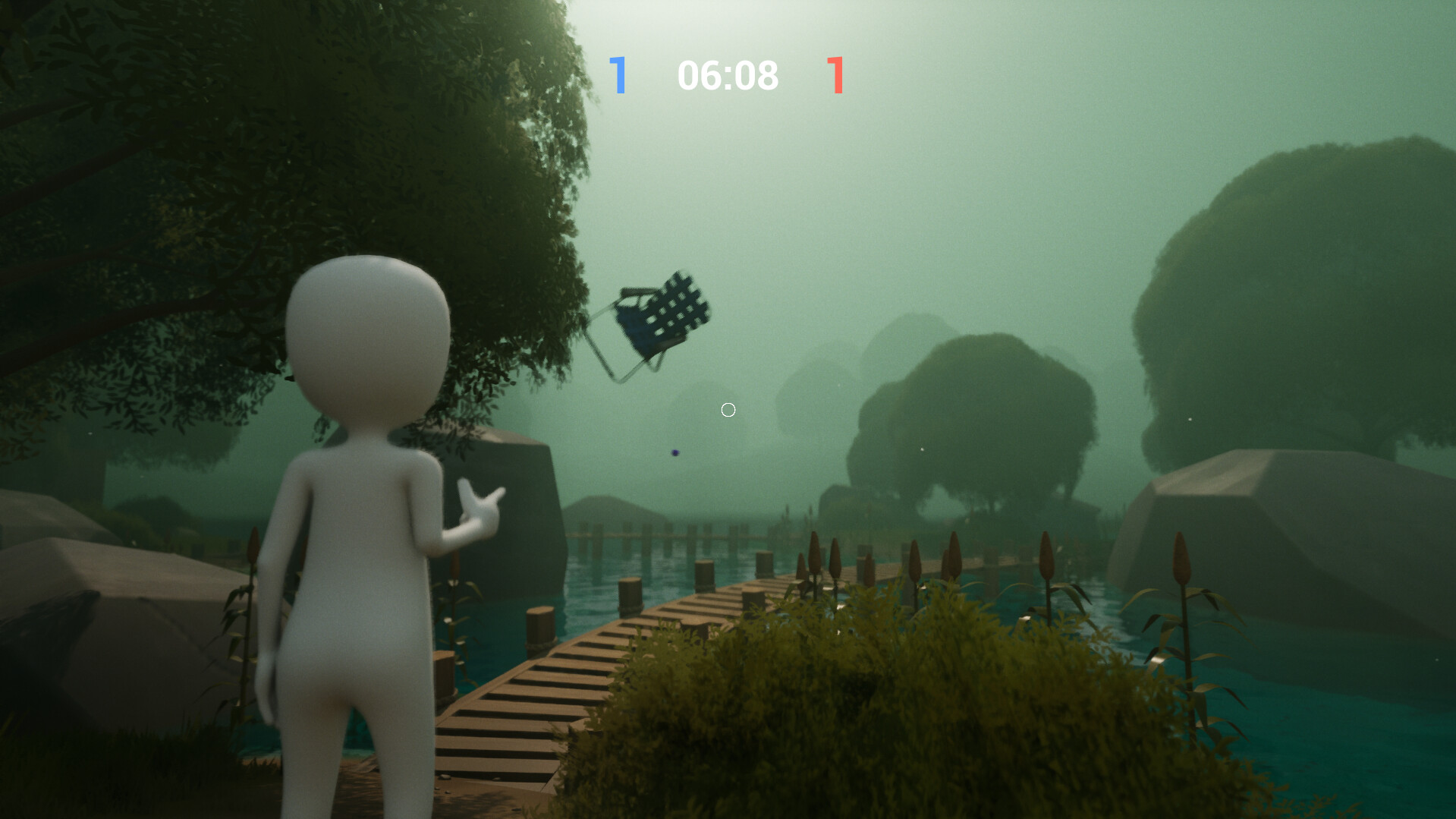The height and width of the screenshot is (819, 1456).
Task: Click the circular crosshair reticle
Action: tap(728, 410)
